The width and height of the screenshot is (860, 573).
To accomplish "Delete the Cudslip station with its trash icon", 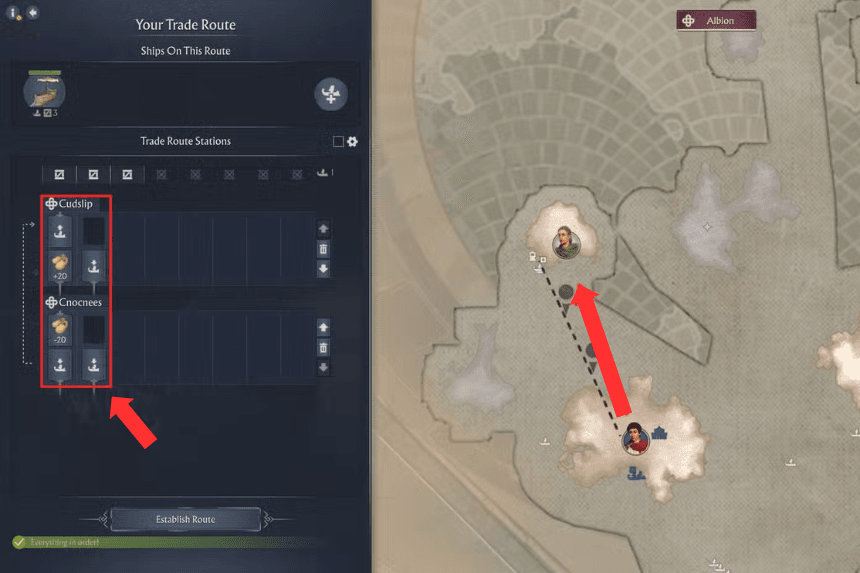I will [x=323, y=249].
